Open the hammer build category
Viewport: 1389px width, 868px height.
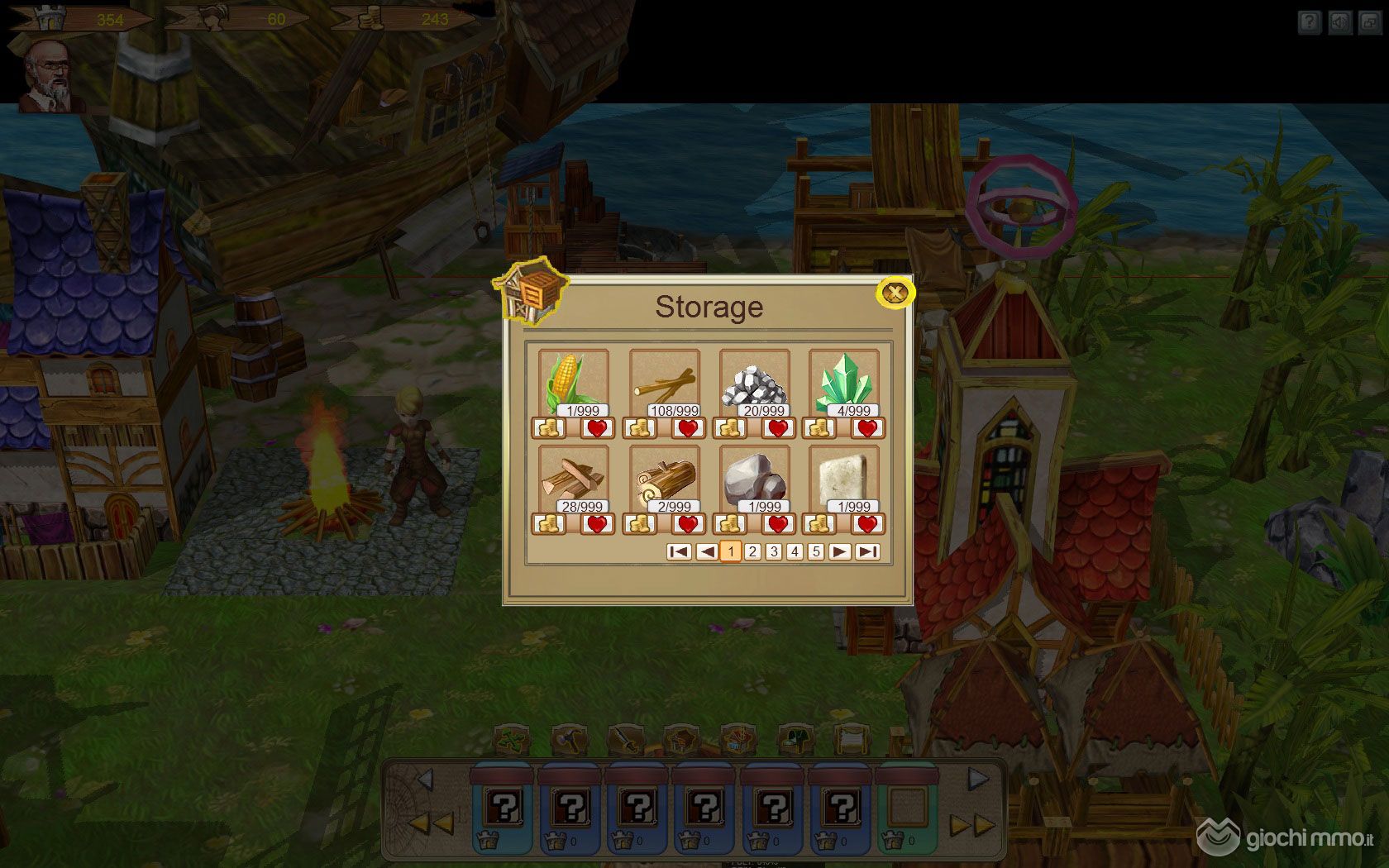(569, 739)
